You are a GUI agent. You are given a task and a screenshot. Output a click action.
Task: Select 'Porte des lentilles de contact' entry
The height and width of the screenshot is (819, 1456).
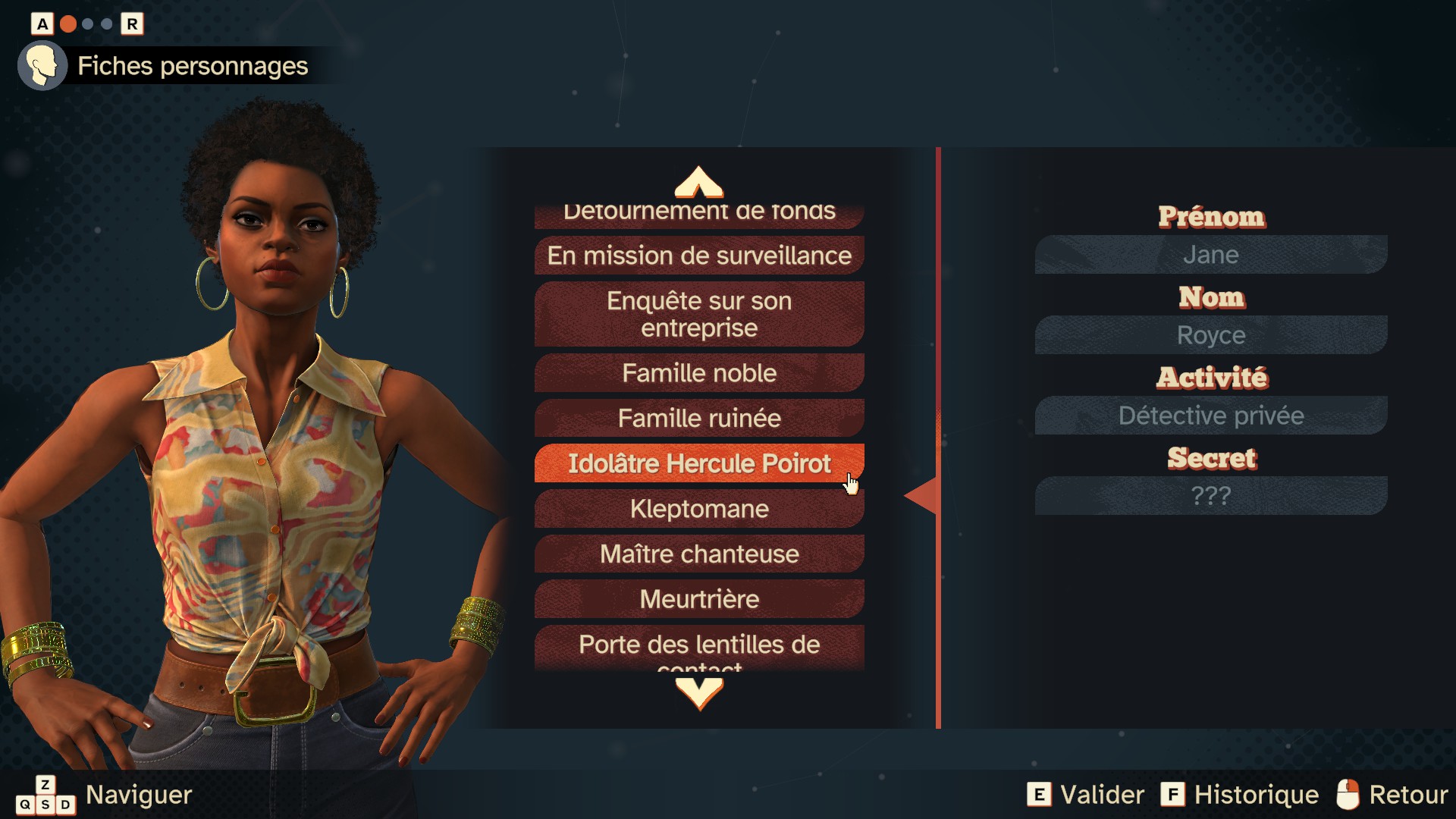[698, 647]
